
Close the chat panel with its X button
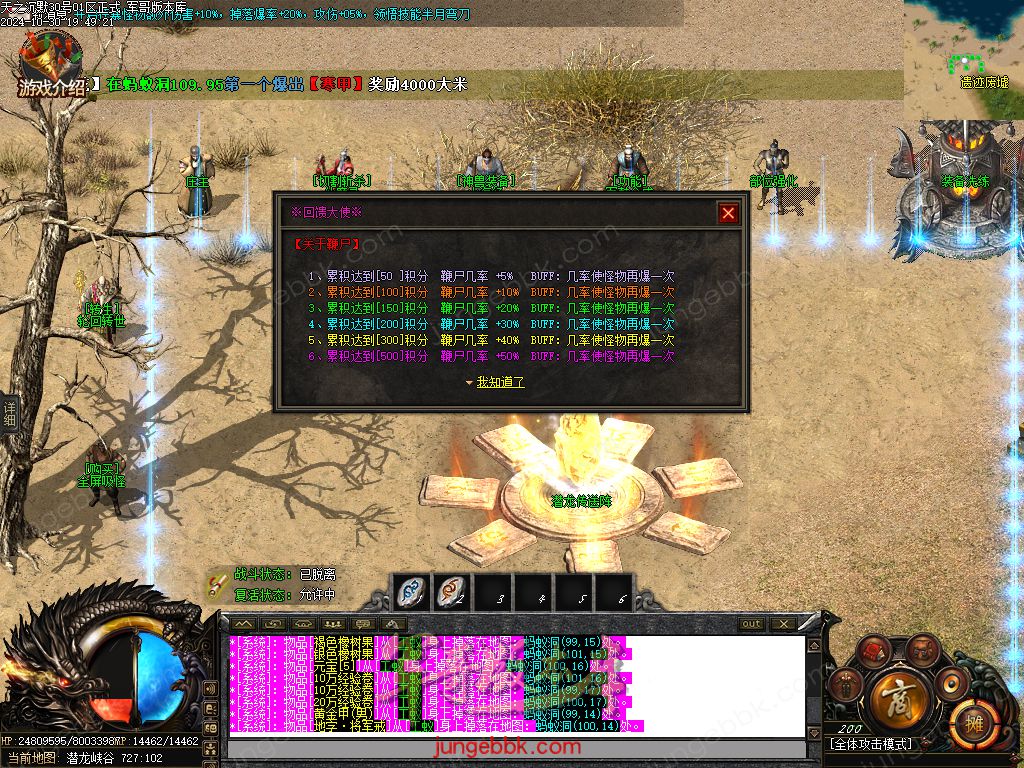click(782, 624)
